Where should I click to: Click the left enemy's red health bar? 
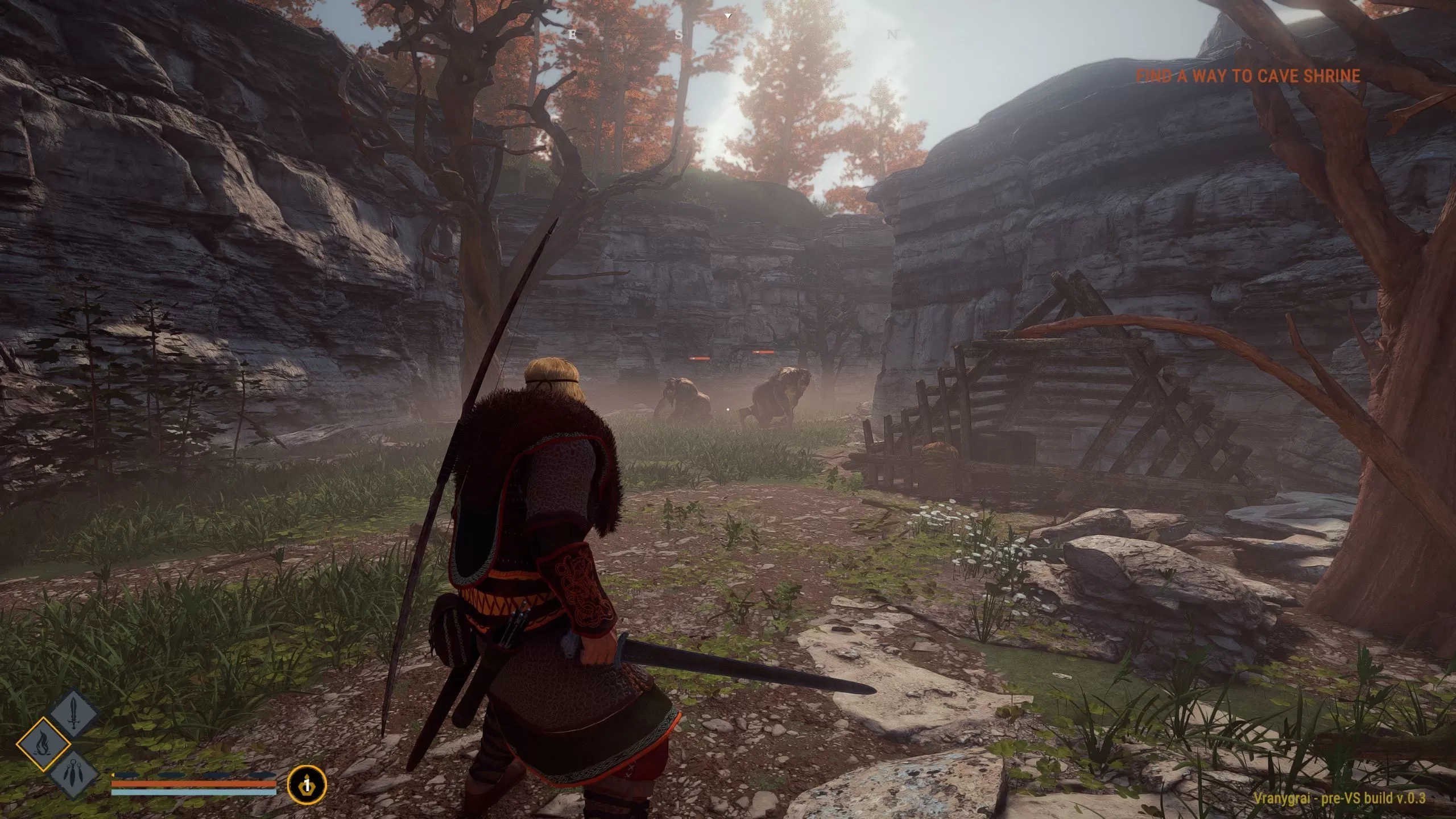point(700,359)
